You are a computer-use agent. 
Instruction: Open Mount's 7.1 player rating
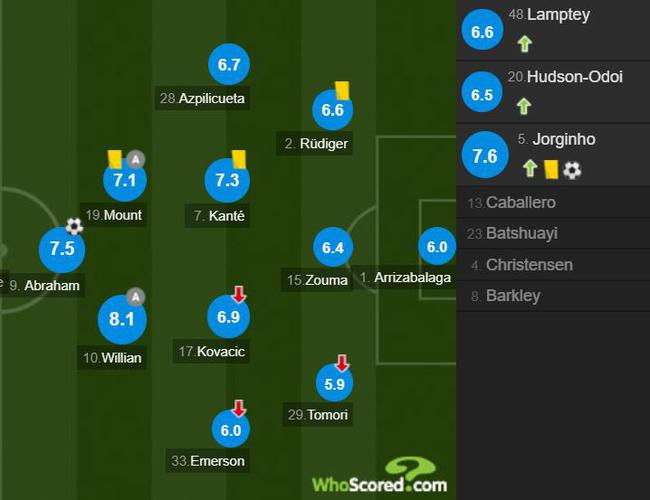125,181
